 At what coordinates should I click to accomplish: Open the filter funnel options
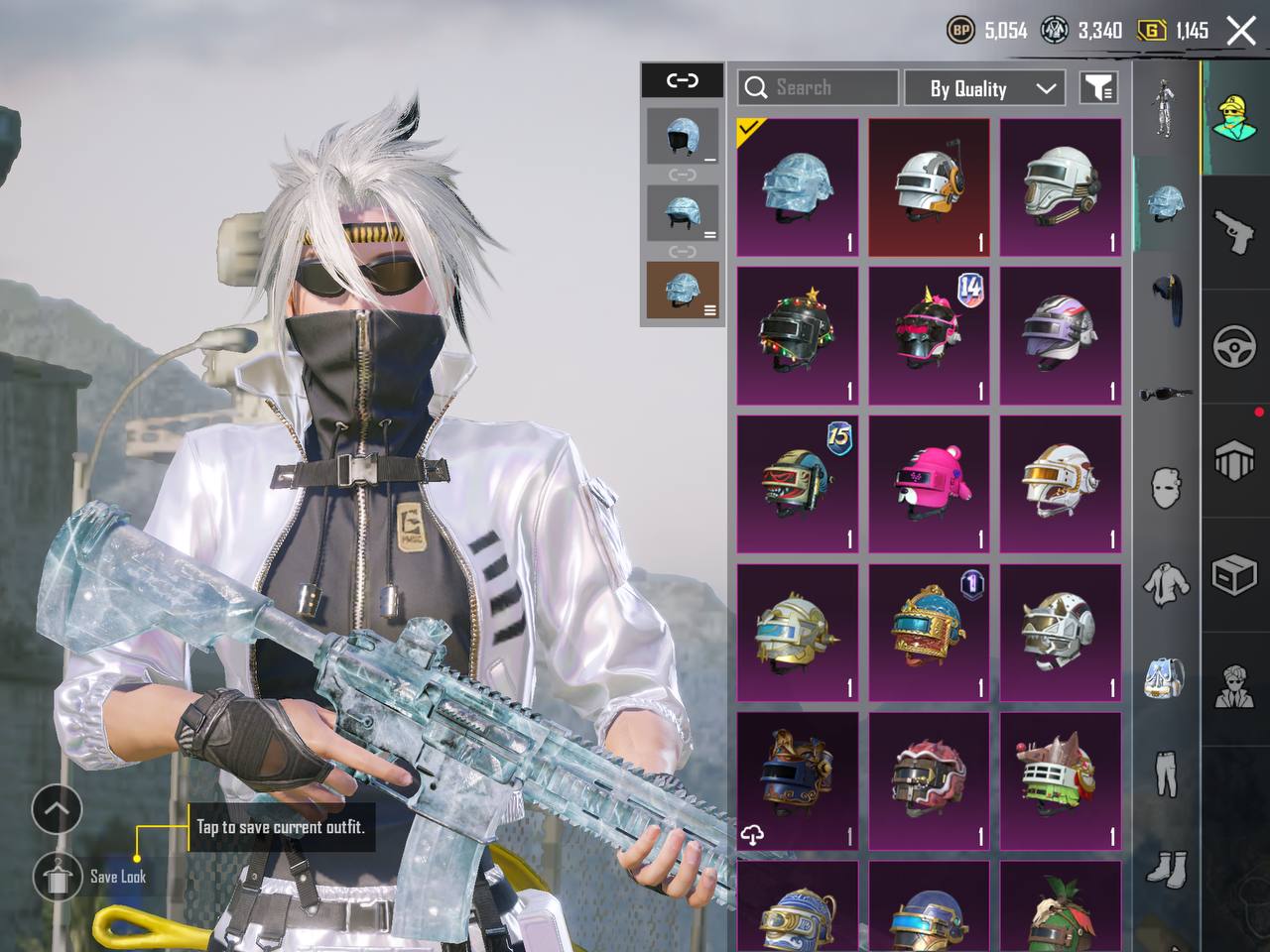[x=1098, y=88]
